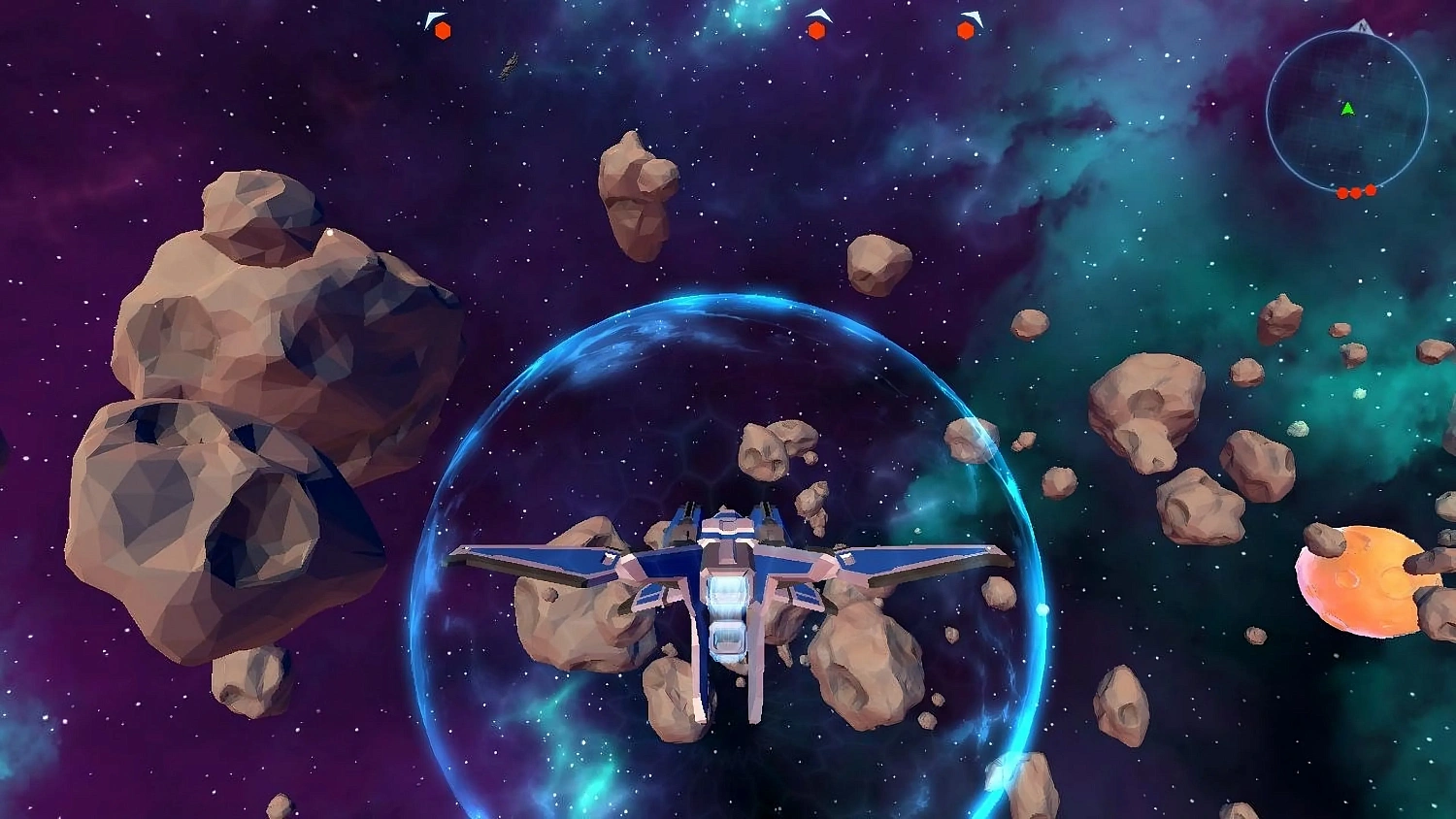The image size is (1456, 819).
Task: Select the rightmost red hexagon marker
Action: pos(965,30)
